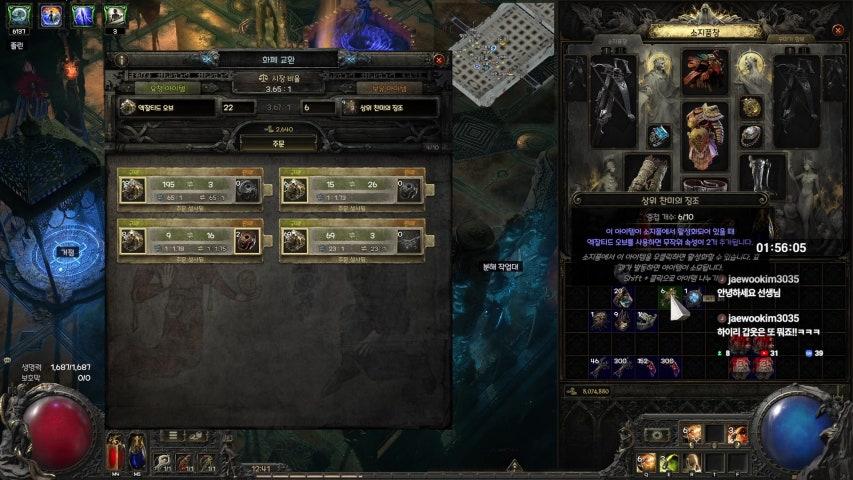853x480 pixels.
Task: Select the blue-gem ring slot
Action: click(658, 136)
